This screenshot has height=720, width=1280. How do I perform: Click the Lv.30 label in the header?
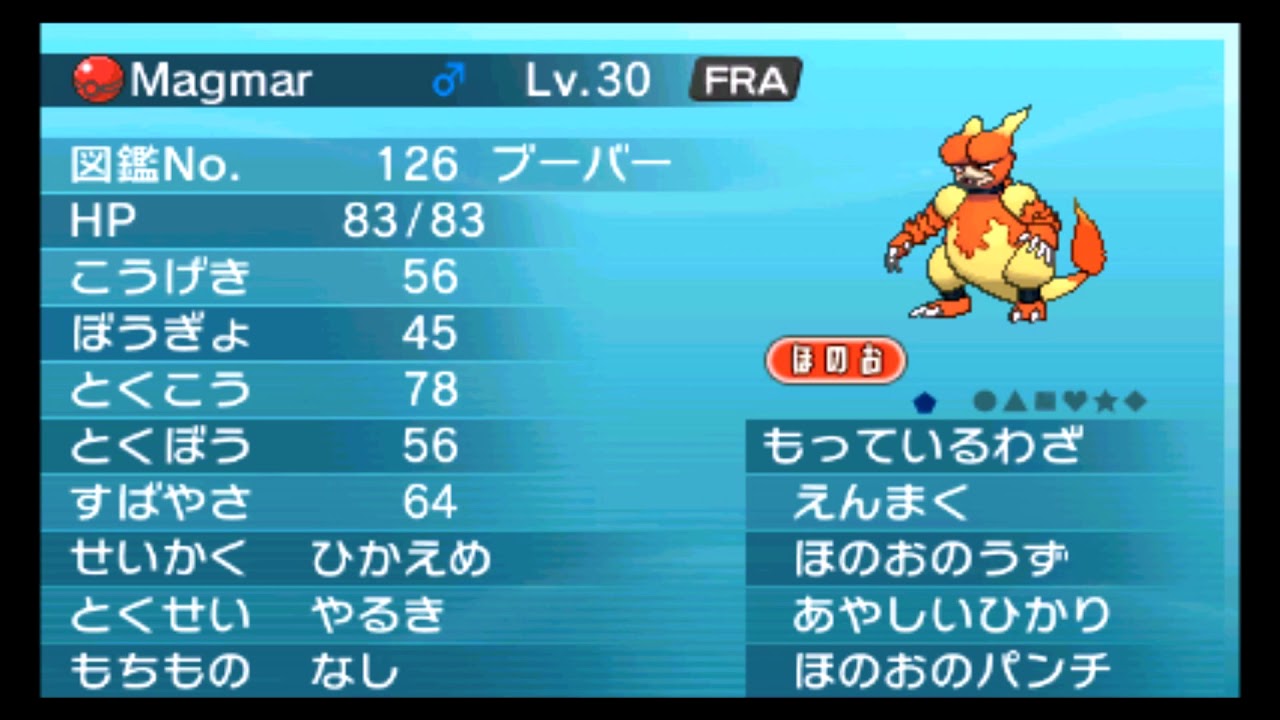(x=586, y=78)
